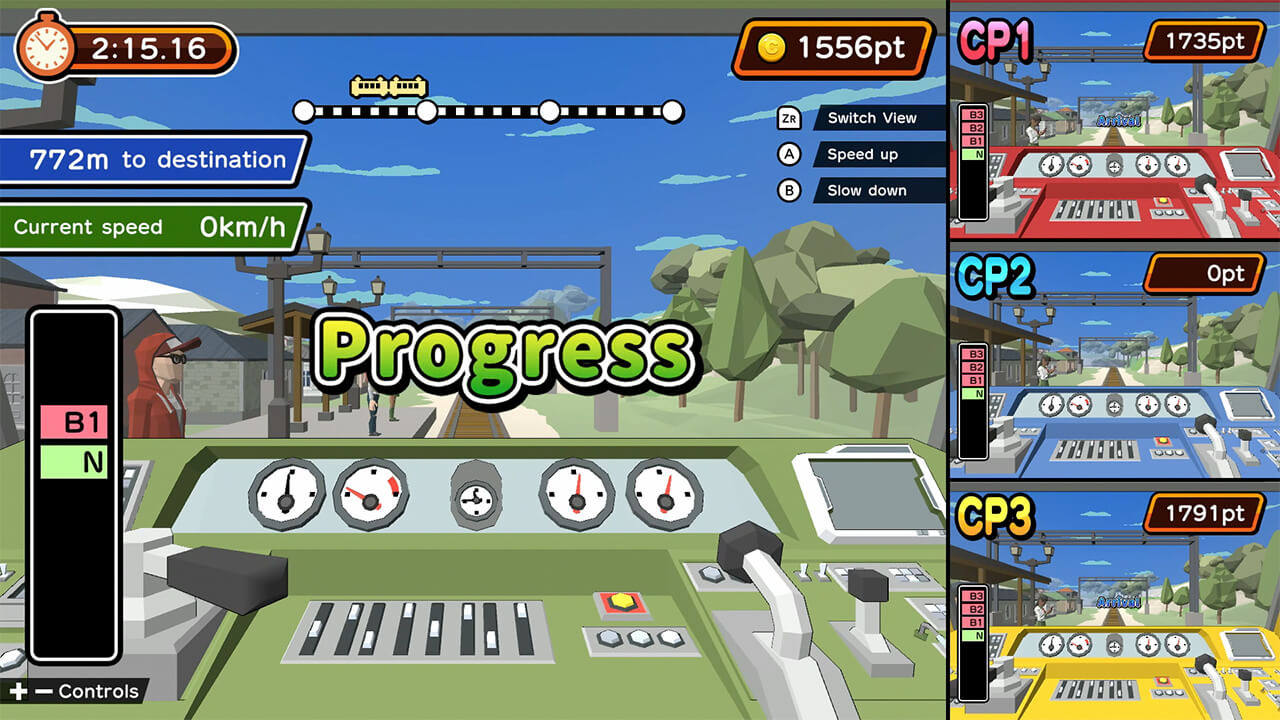The width and height of the screenshot is (1280, 720).
Task: Tap the B Slow down button icon
Action: (790, 190)
